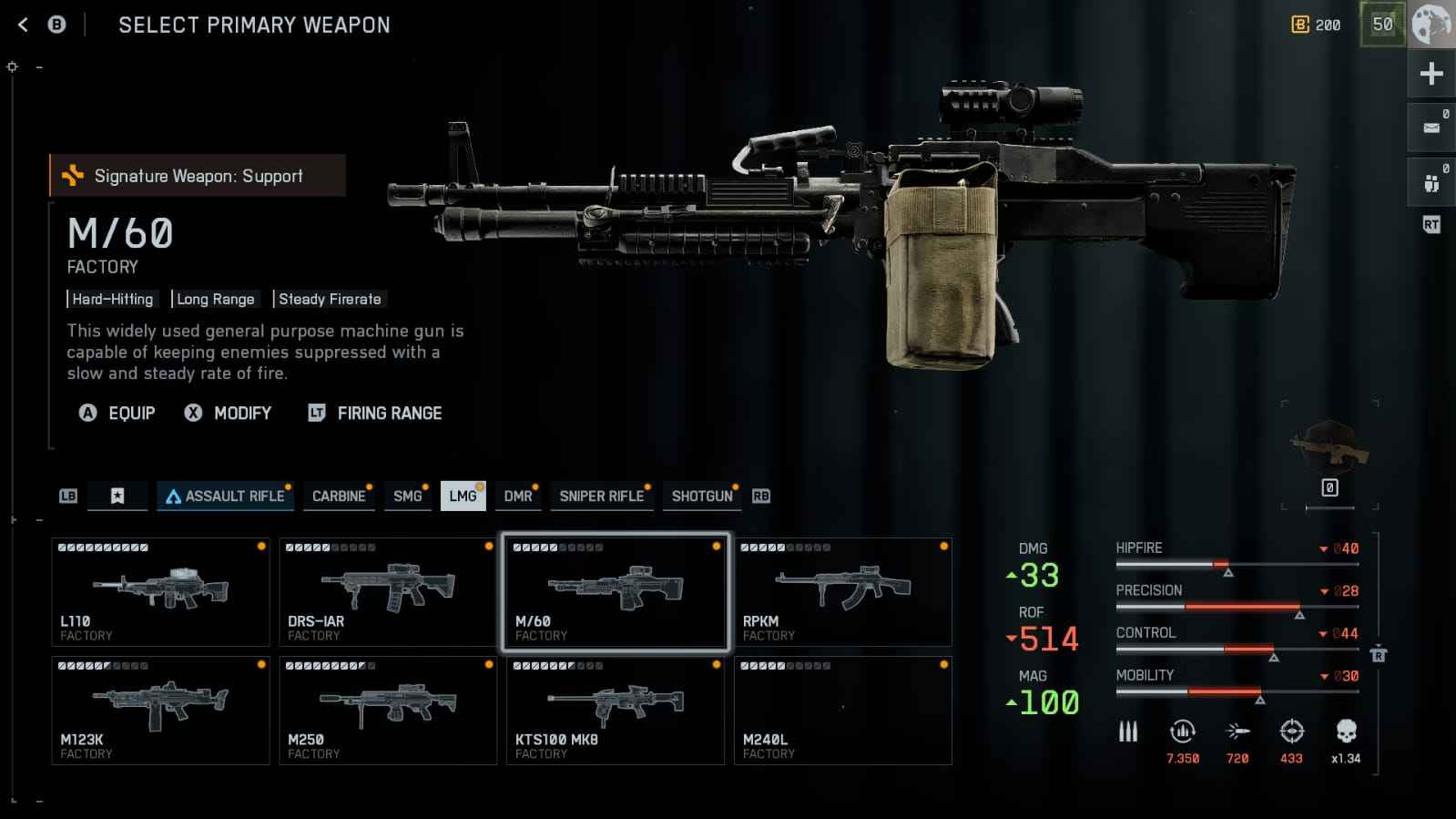The width and height of the screenshot is (1456, 819).
Task: Click the plus button in the sidebar
Action: coord(1431,74)
